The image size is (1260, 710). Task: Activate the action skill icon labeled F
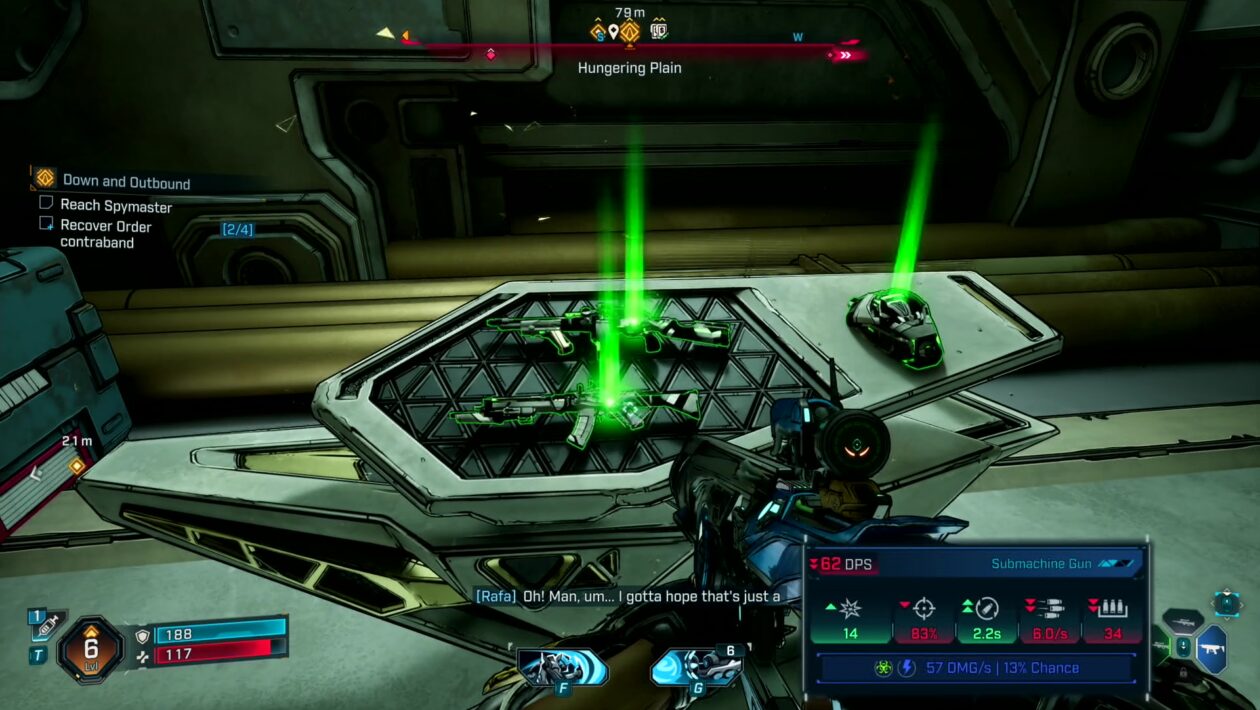[x=563, y=667]
